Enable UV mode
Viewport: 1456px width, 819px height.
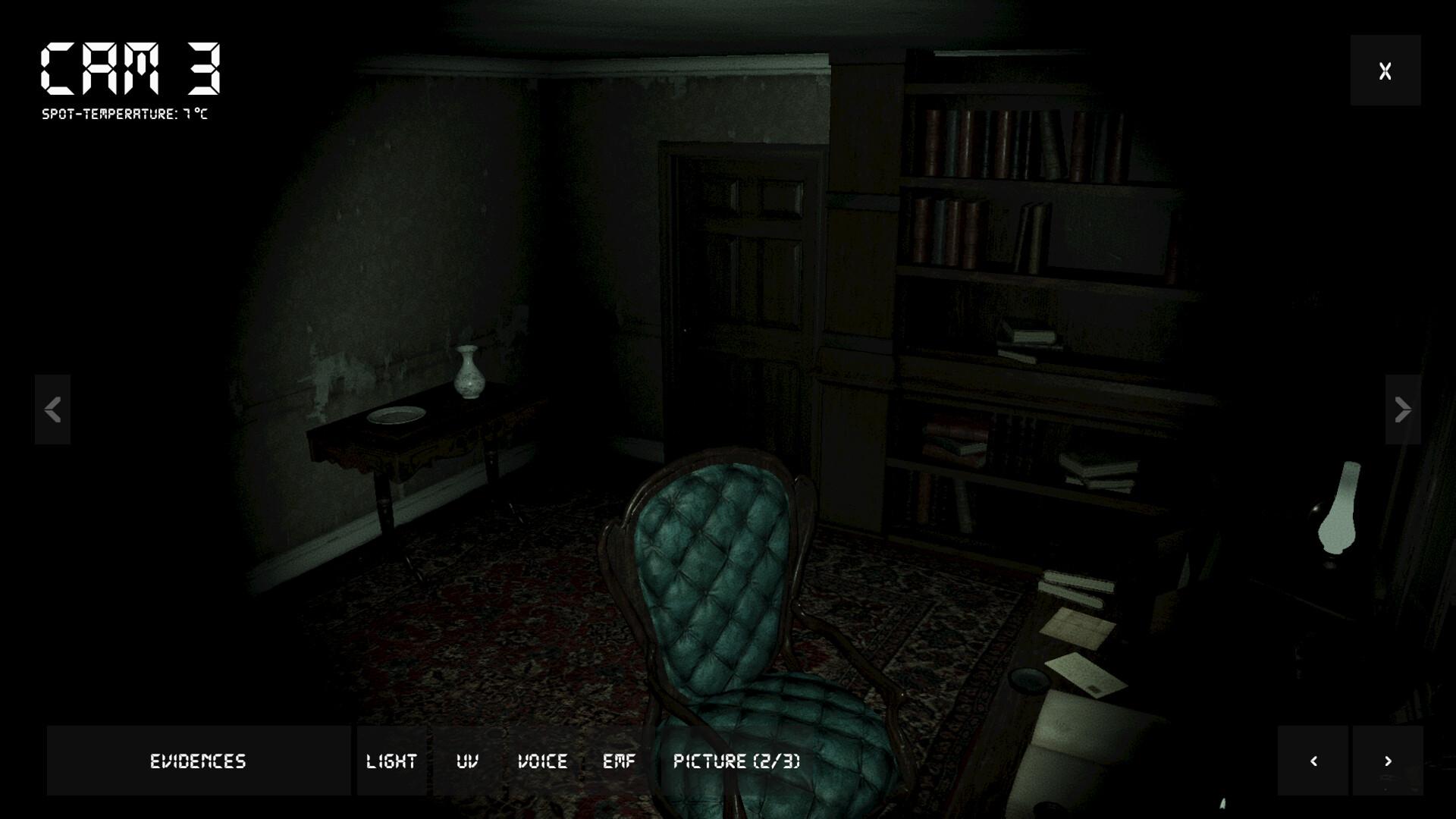click(x=468, y=761)
